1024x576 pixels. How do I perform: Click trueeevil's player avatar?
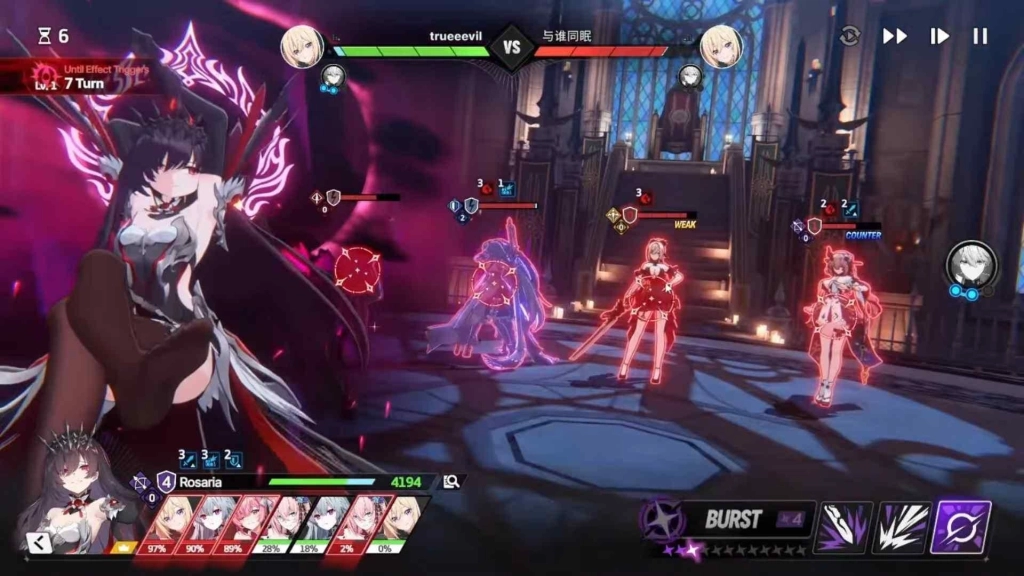tap(302, 46)
